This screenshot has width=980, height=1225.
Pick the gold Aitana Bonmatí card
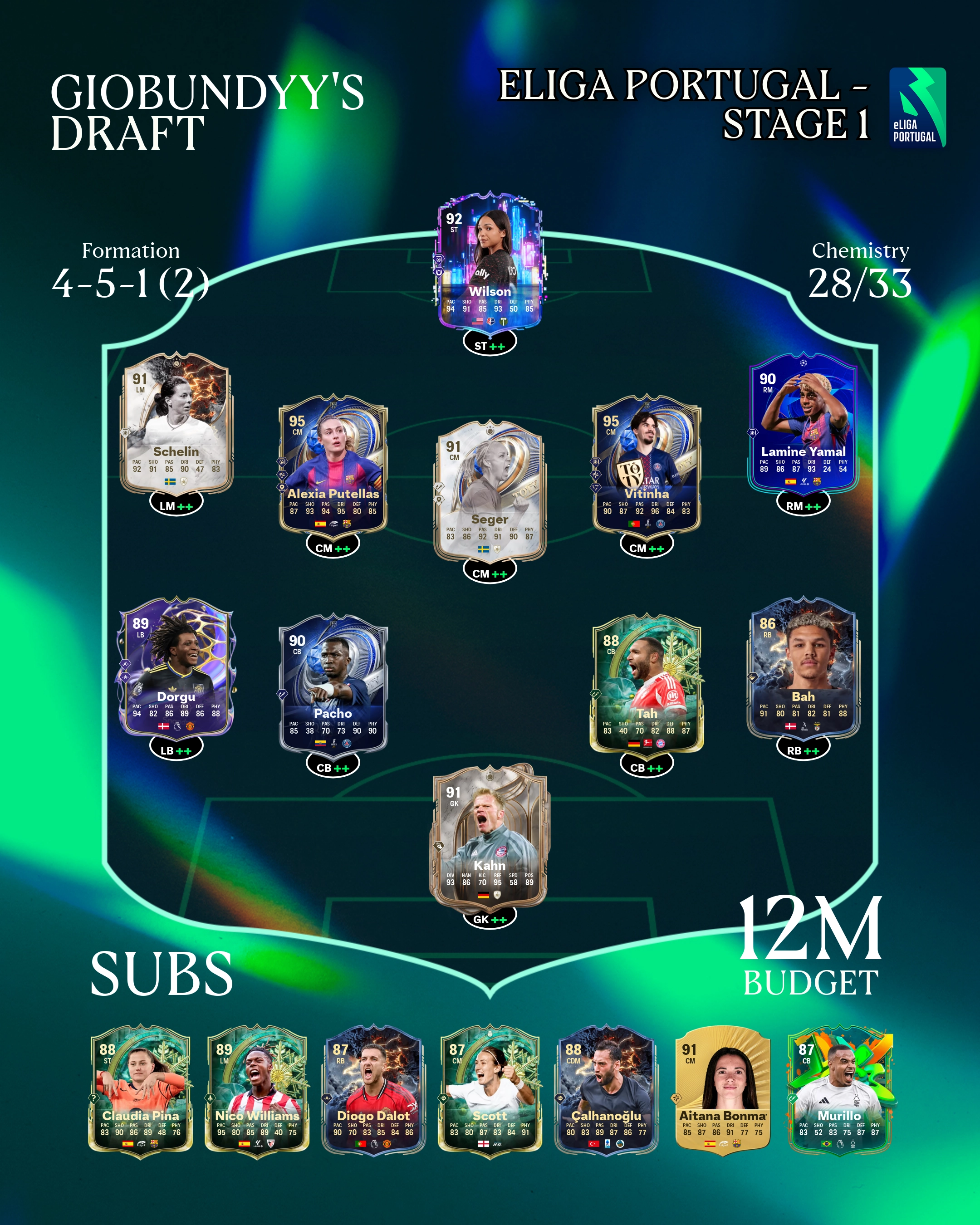click(723, 1090)
